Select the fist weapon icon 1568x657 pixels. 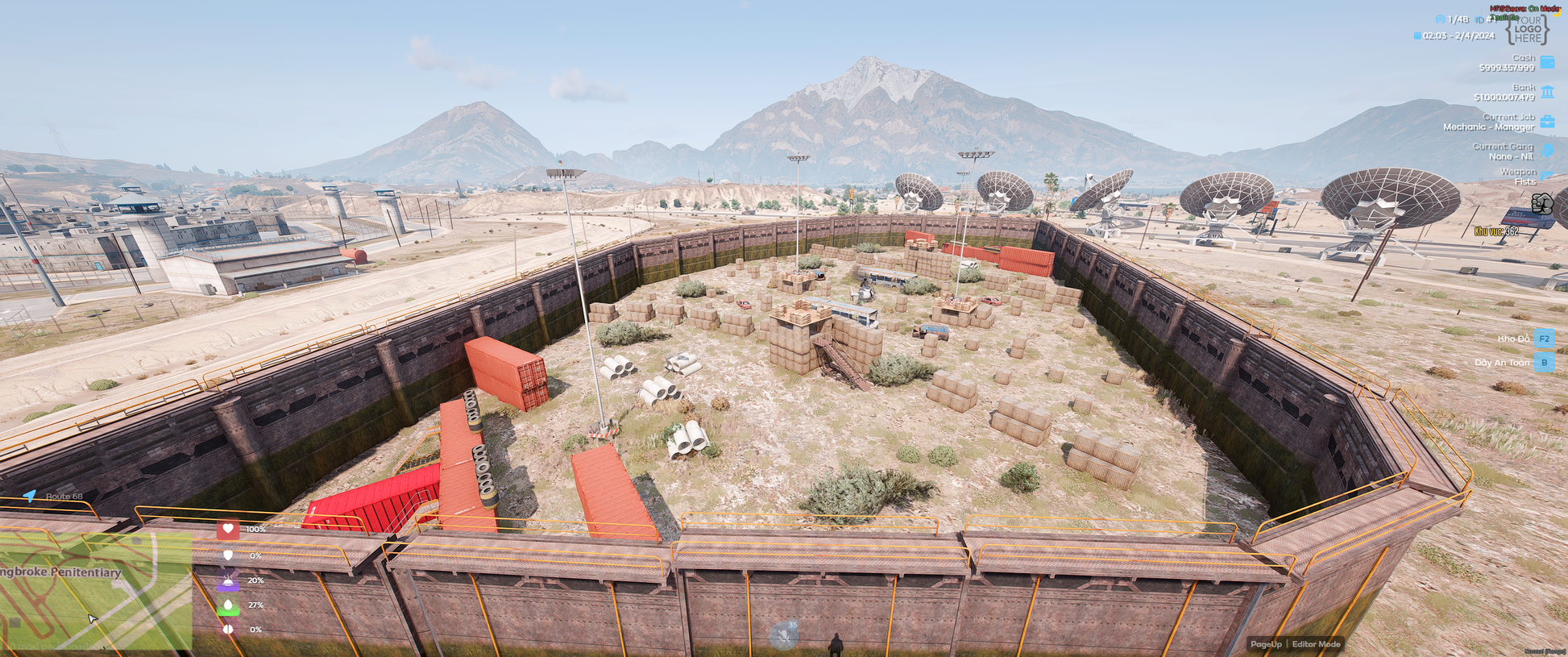[x=1541, y=203]
